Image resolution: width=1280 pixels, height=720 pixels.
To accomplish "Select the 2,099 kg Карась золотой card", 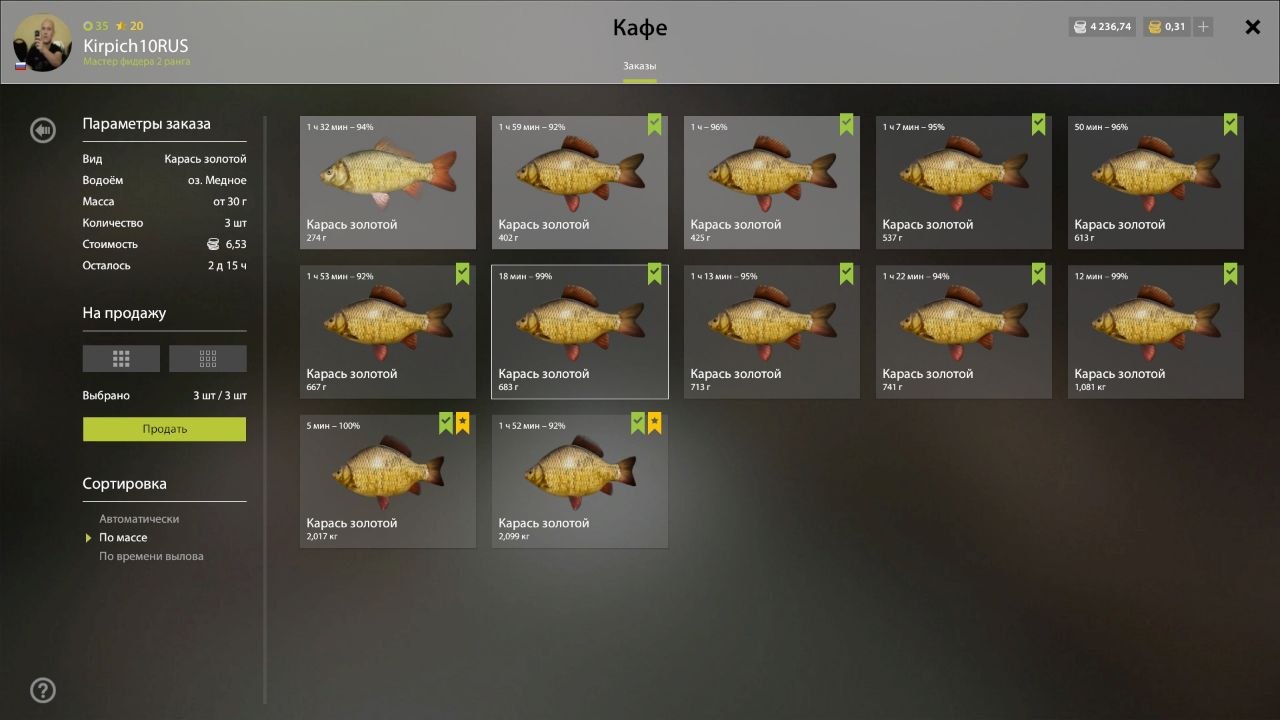I will pyautogui.click(x=579, y=481).
